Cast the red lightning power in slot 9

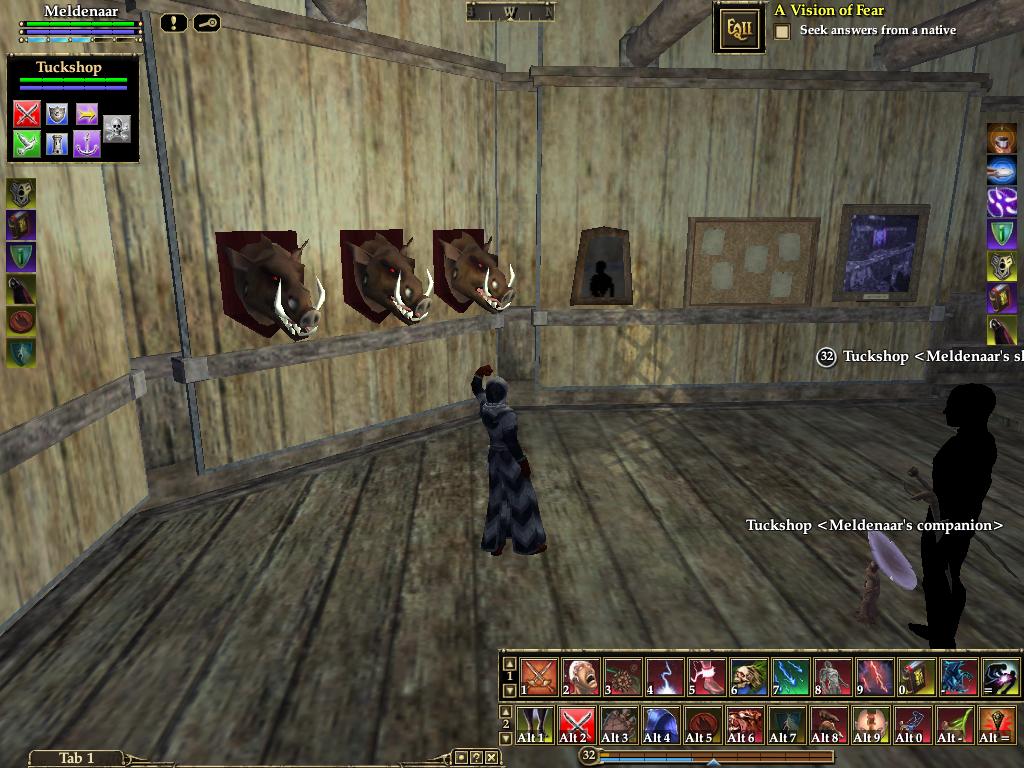click(x=874, y=677)
